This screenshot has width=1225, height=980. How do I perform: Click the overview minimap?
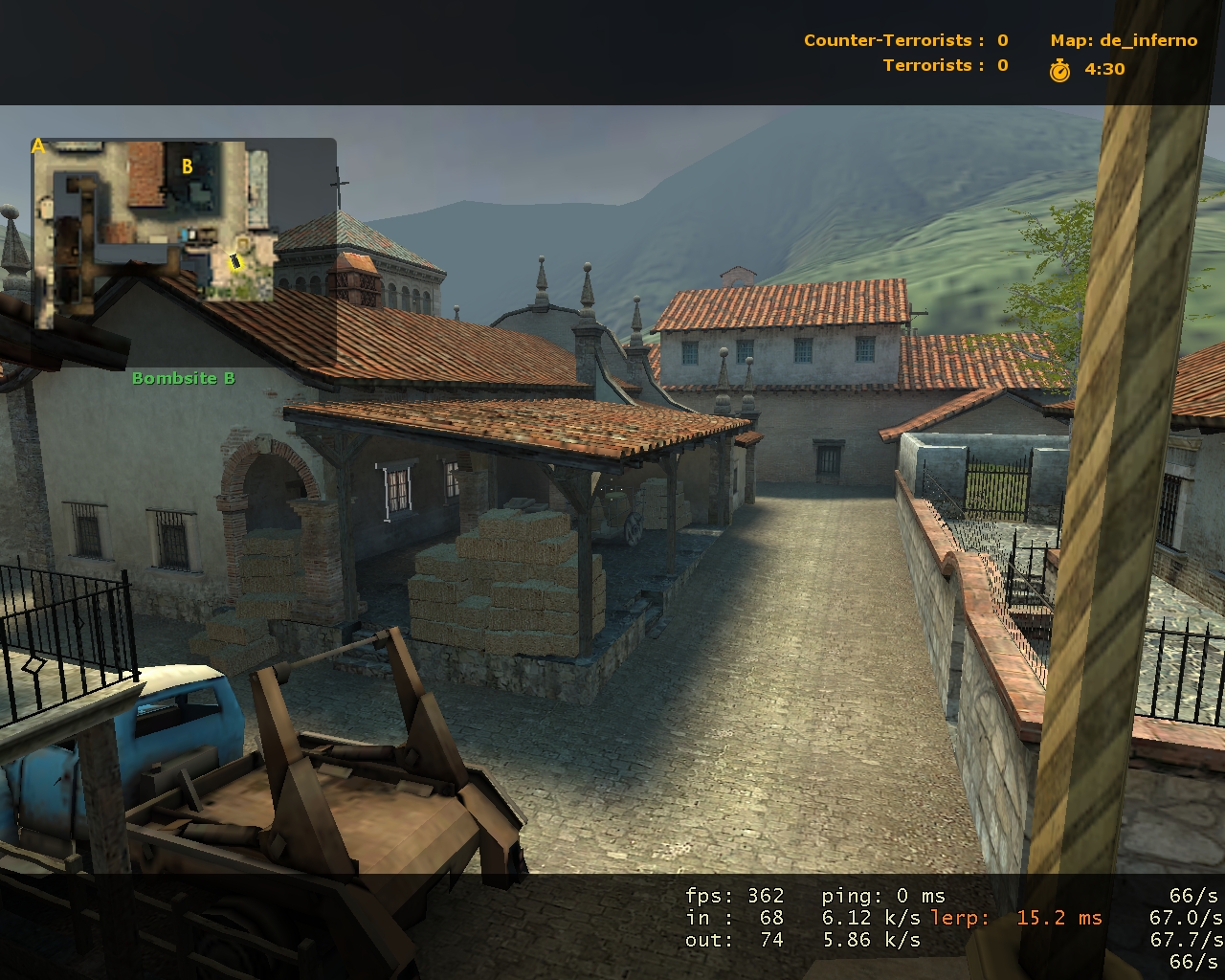(x=153, y=220)
